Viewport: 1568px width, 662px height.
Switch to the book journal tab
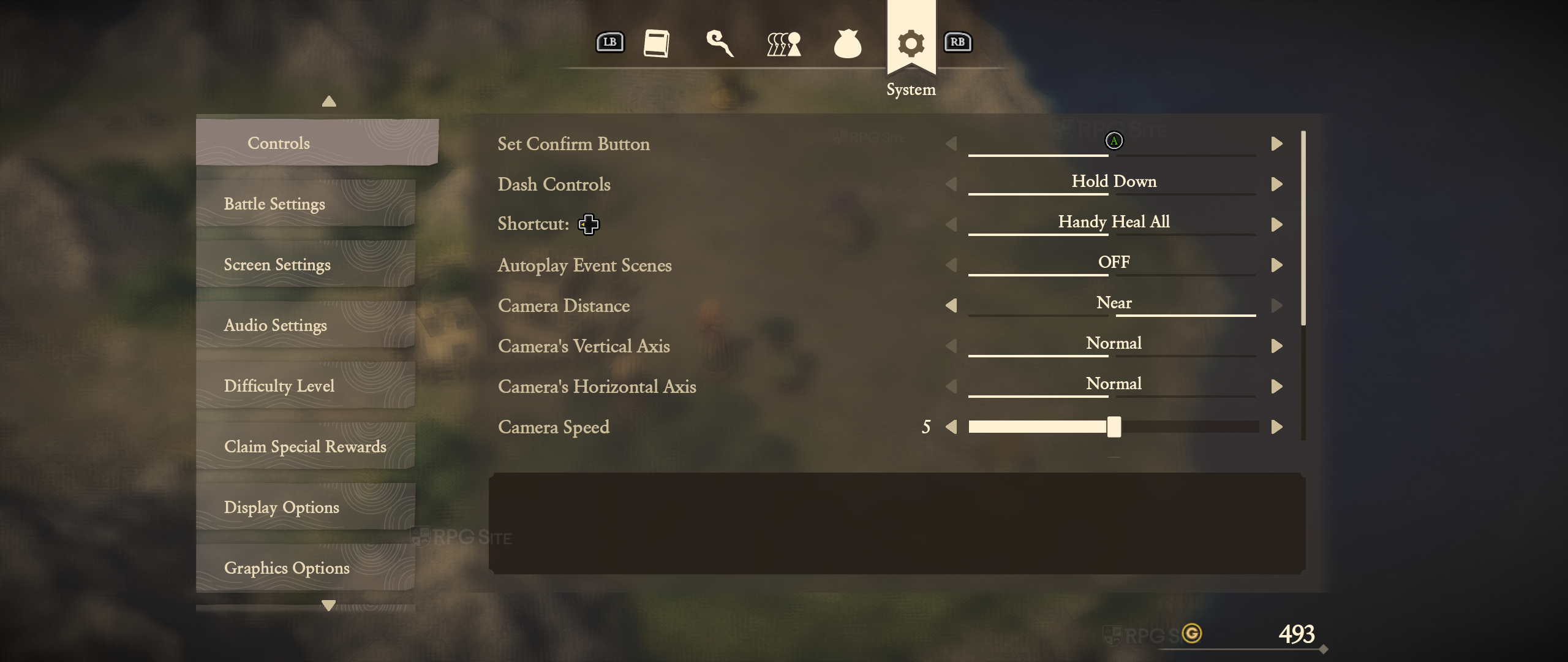pos(656,44)
